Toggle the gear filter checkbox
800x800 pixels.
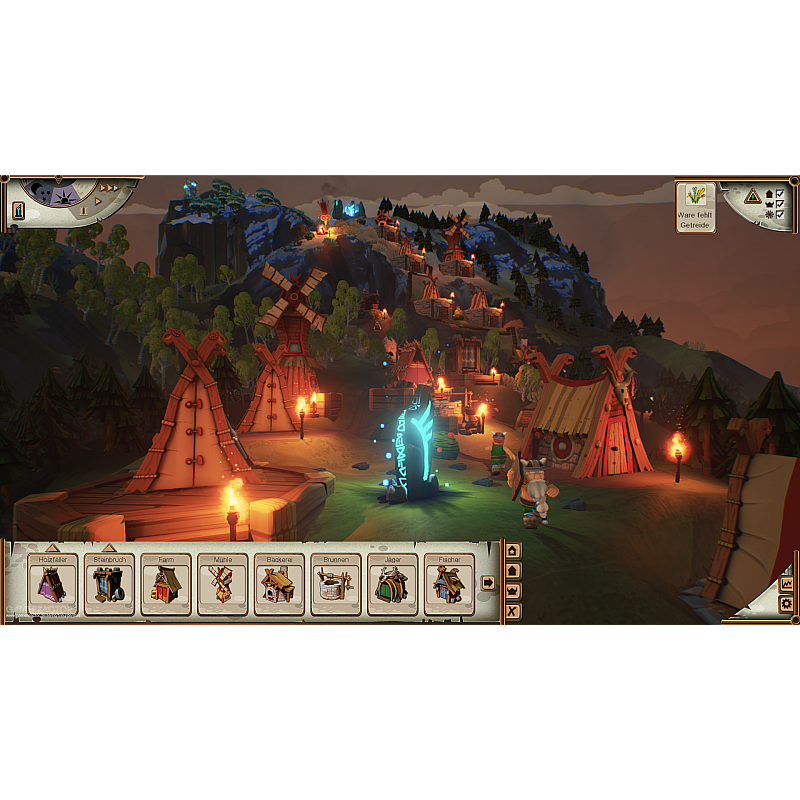tap(779, 213)
